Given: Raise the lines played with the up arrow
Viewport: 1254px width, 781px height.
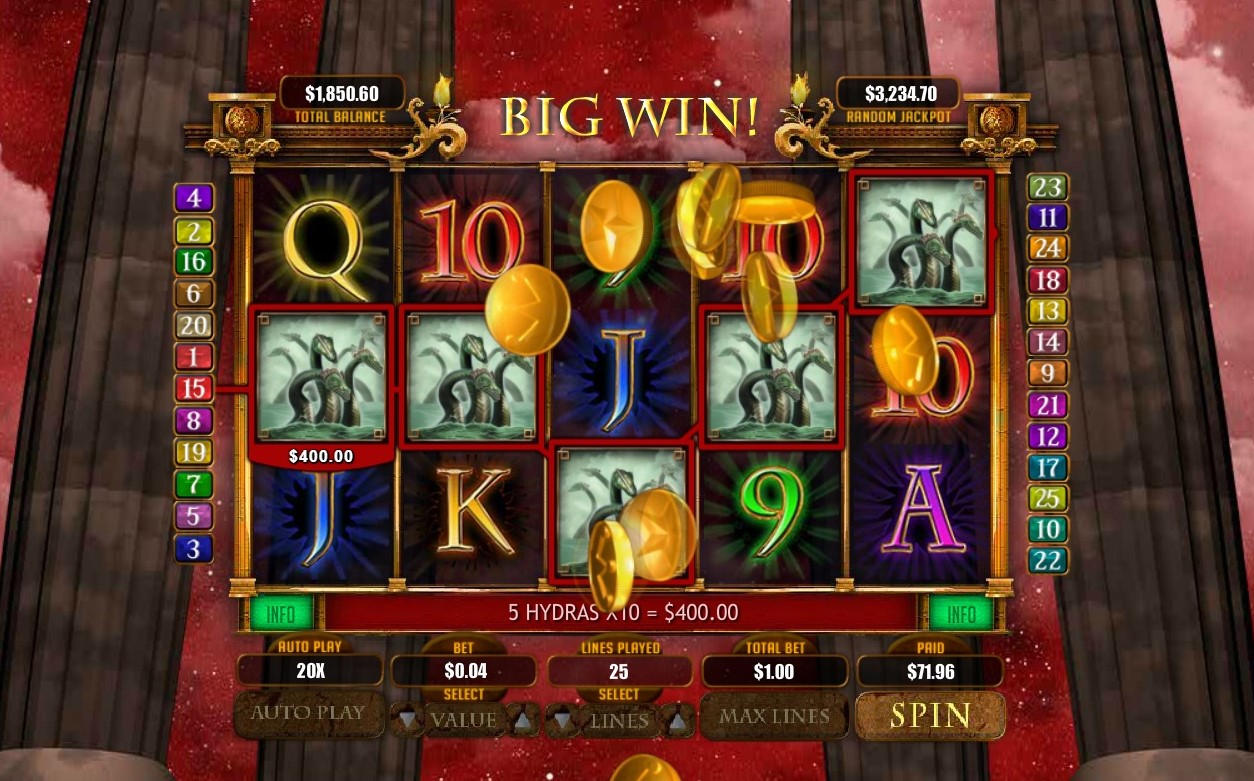Looking at the screenshot, I should coord(678,719).
